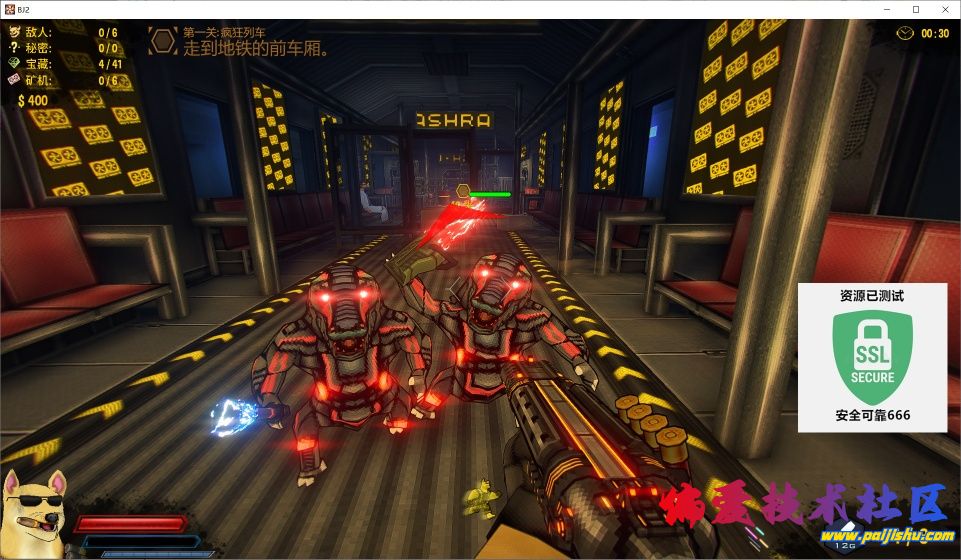Click the sunglasses dog character portrait

click(x=33, y=512)
